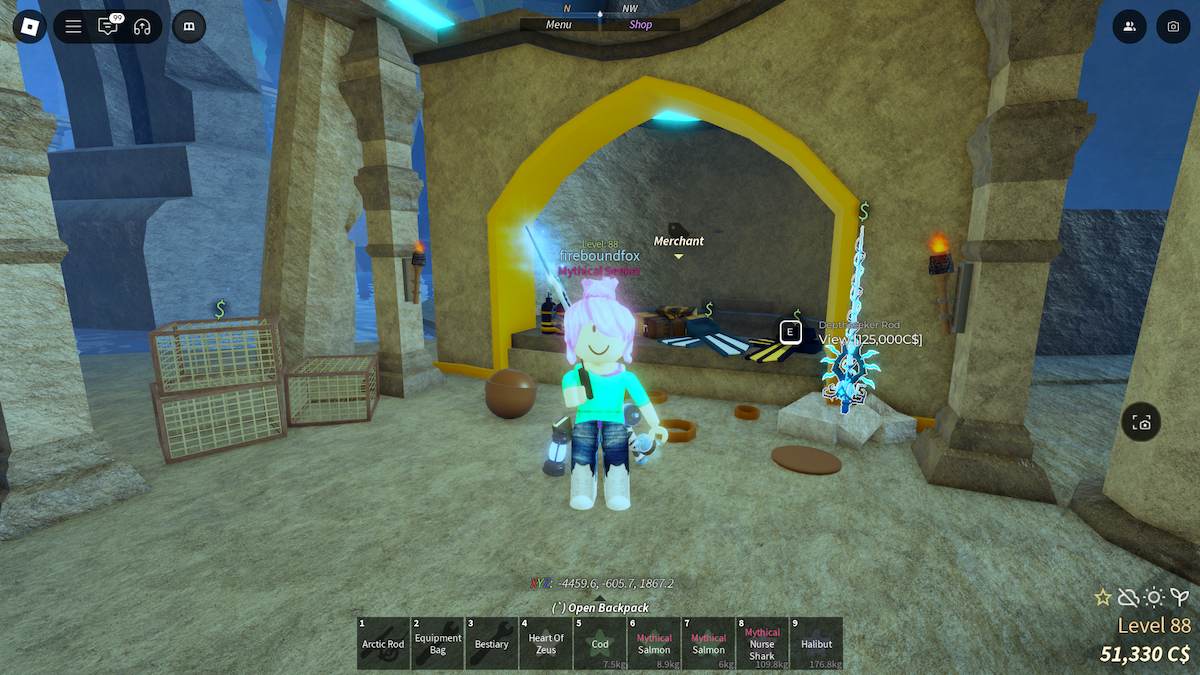Select the 8.9kg Mythical Salmon slot
1200x675 pixels.
pos(654,643)
